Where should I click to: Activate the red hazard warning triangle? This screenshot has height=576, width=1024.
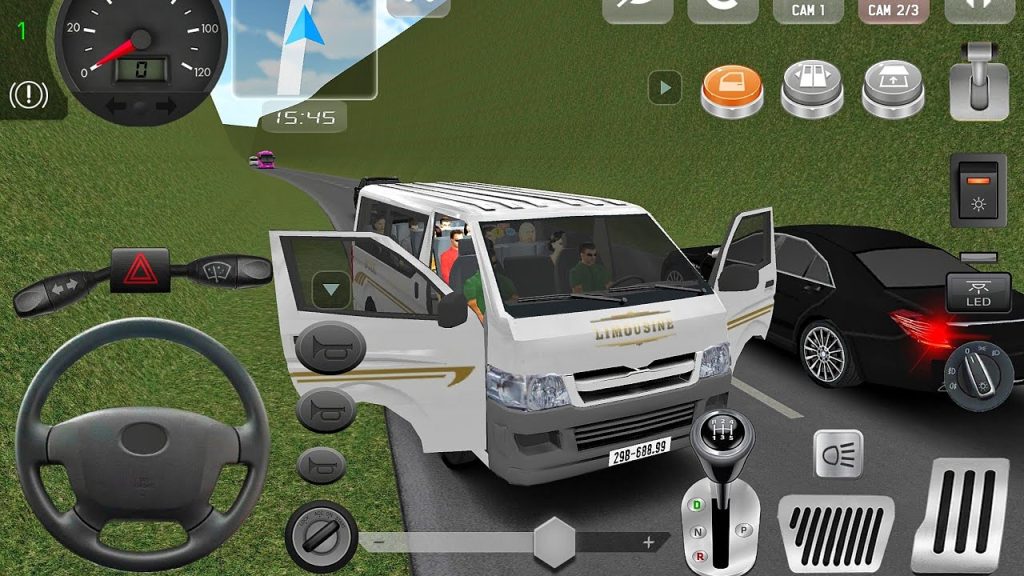coord(138,270)
